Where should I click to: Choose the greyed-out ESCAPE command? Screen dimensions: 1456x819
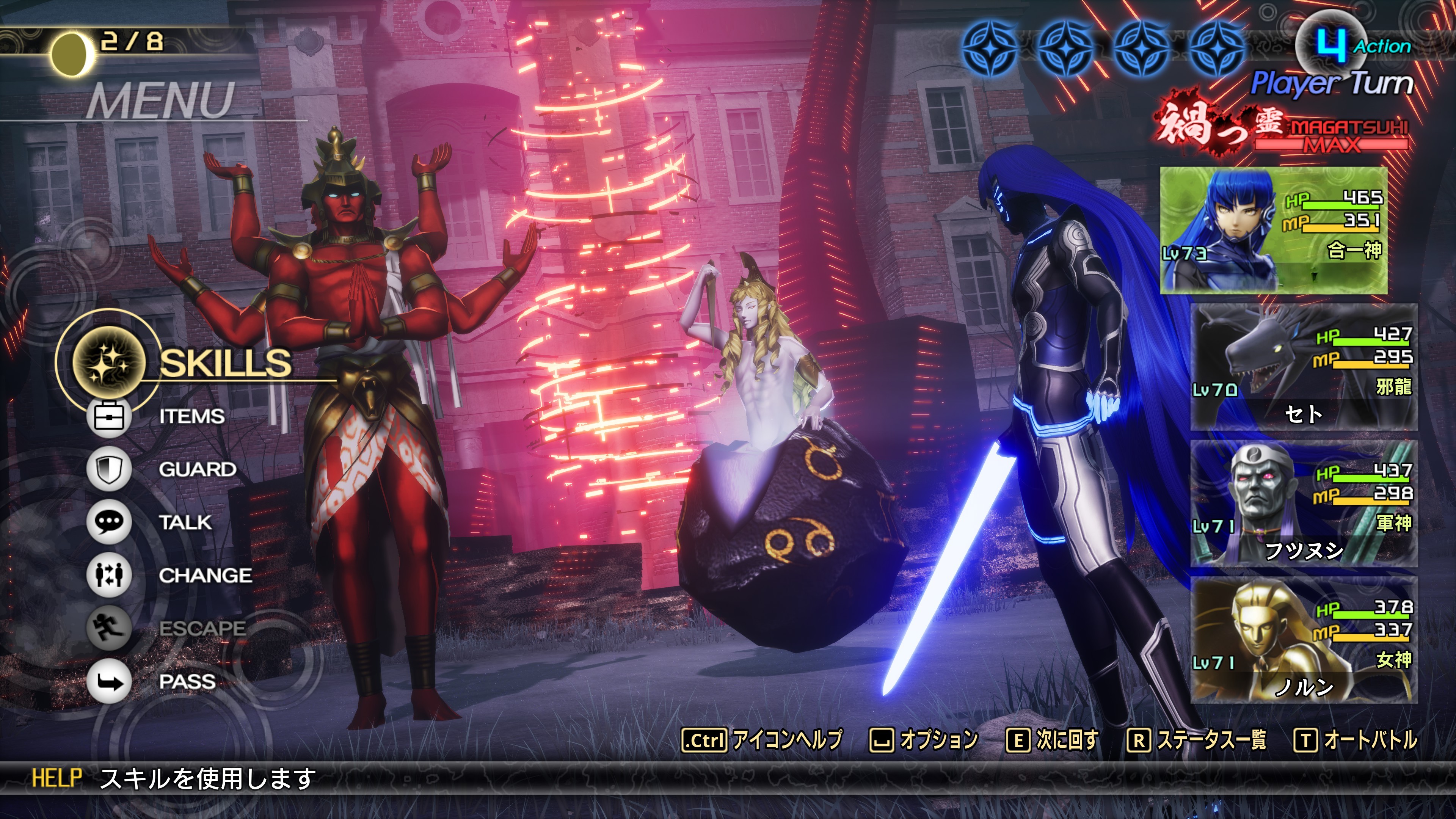click(202, 629)
